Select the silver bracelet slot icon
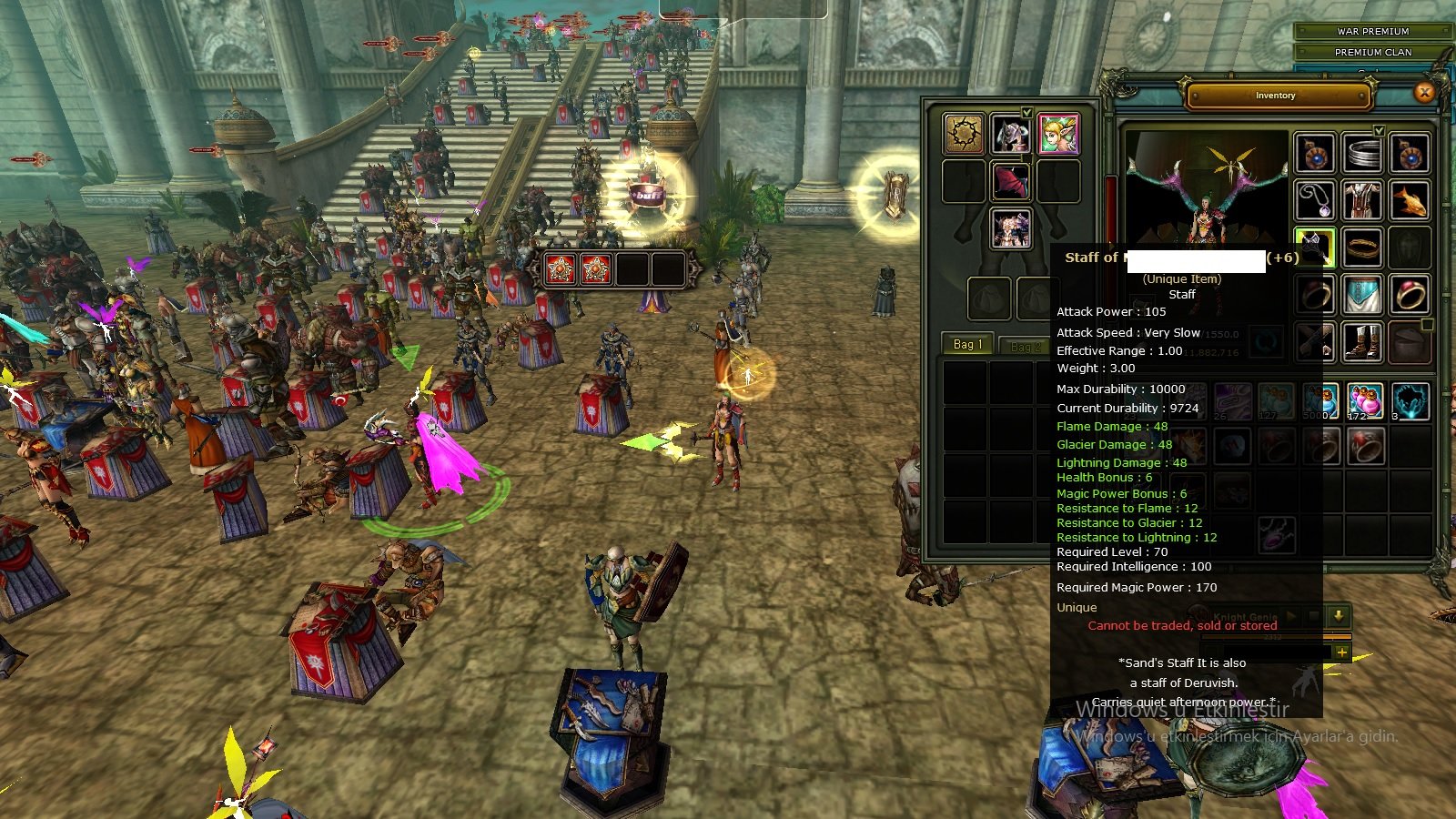1456x819 pixels. [1362, 154]
